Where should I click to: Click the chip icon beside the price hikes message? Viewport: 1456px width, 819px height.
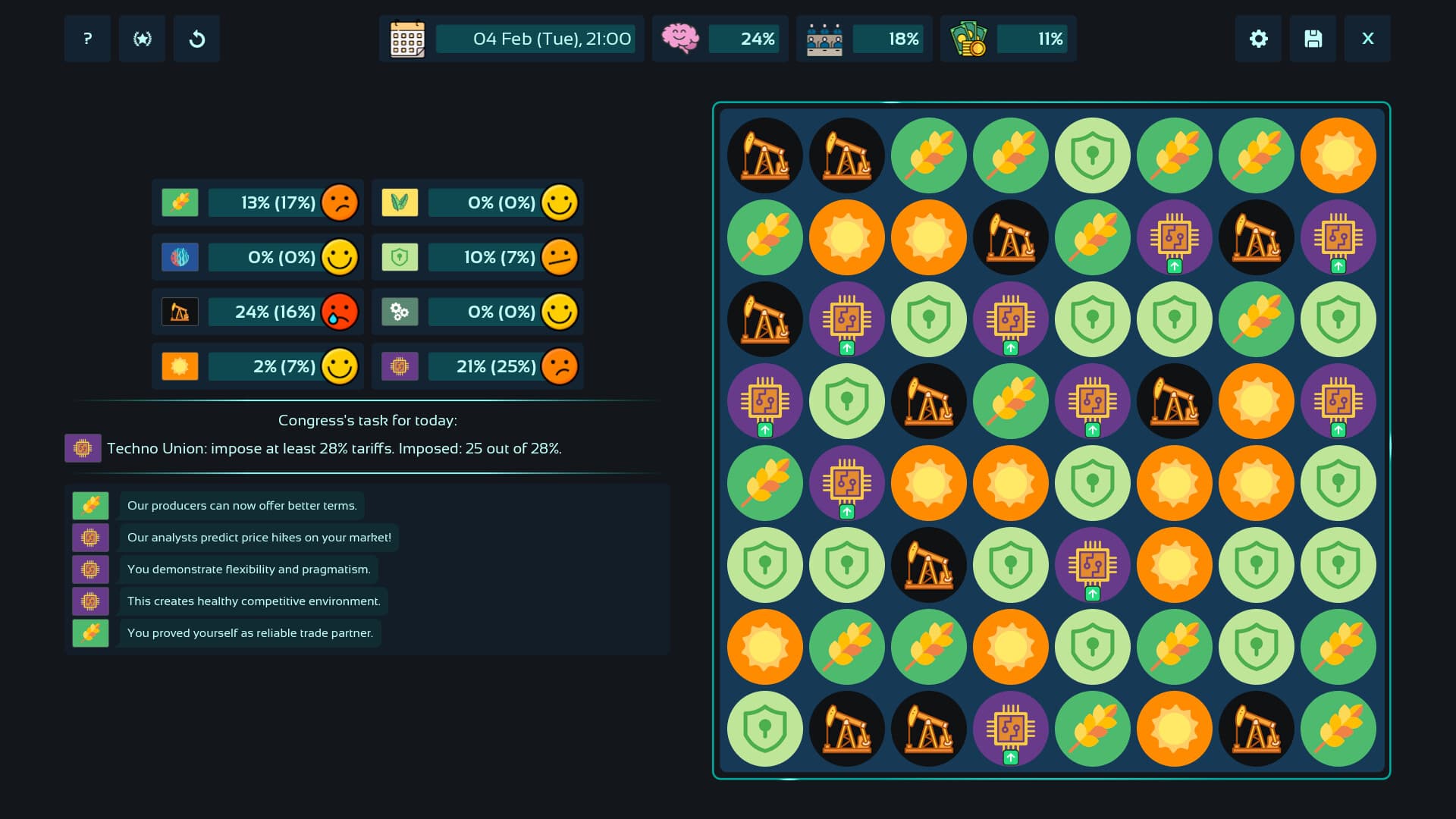click(91, 537)
